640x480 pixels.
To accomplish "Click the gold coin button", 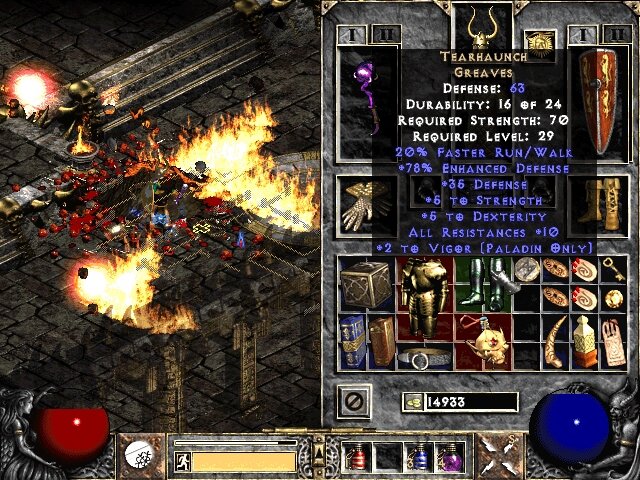I will [411, 402].
